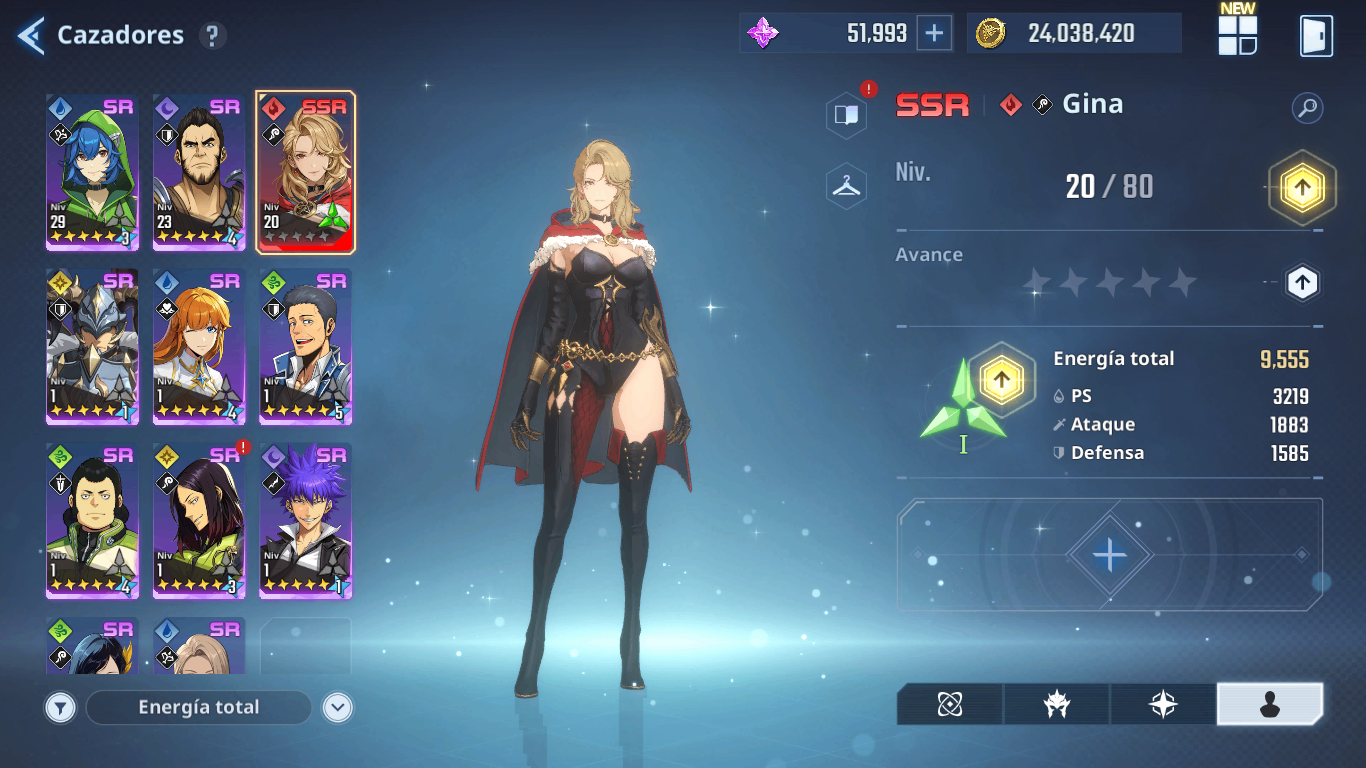
Task: Open the clothes hanger costume icon
Action: (847, 186)
